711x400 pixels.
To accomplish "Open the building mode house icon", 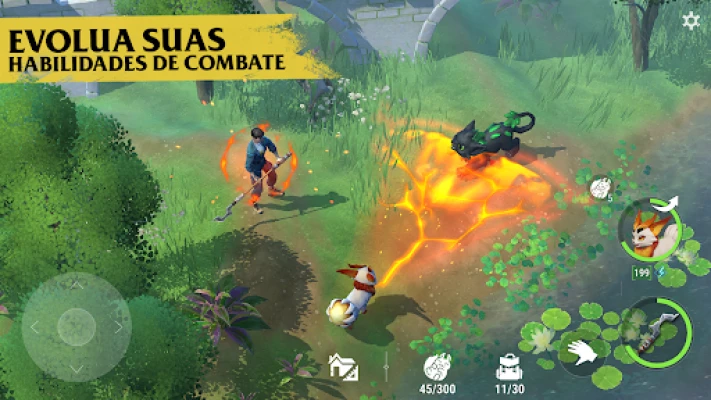I will point(343,367).
